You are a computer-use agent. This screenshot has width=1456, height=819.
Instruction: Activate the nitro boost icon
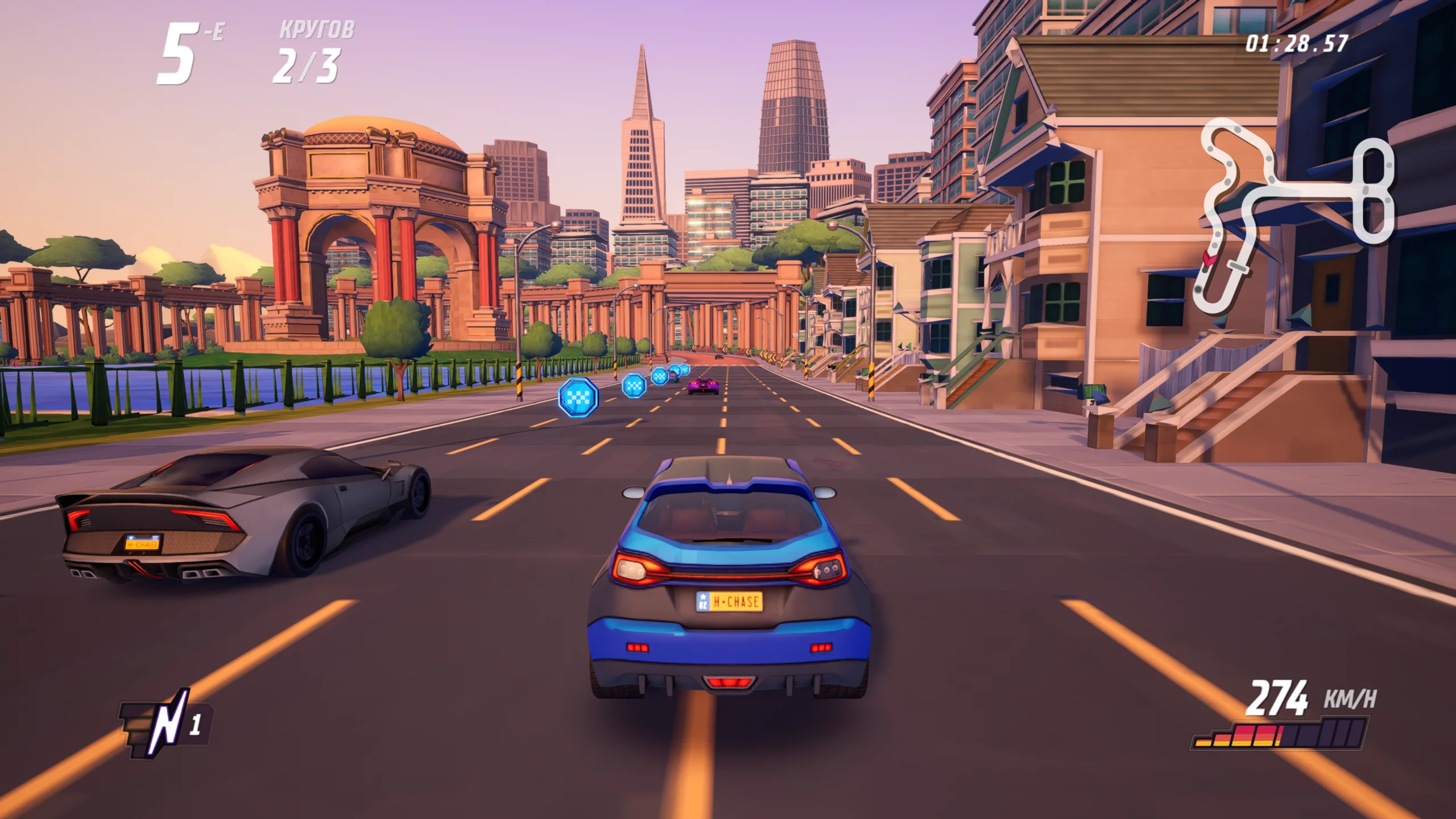pyautogui.click(x=165, y=725)
